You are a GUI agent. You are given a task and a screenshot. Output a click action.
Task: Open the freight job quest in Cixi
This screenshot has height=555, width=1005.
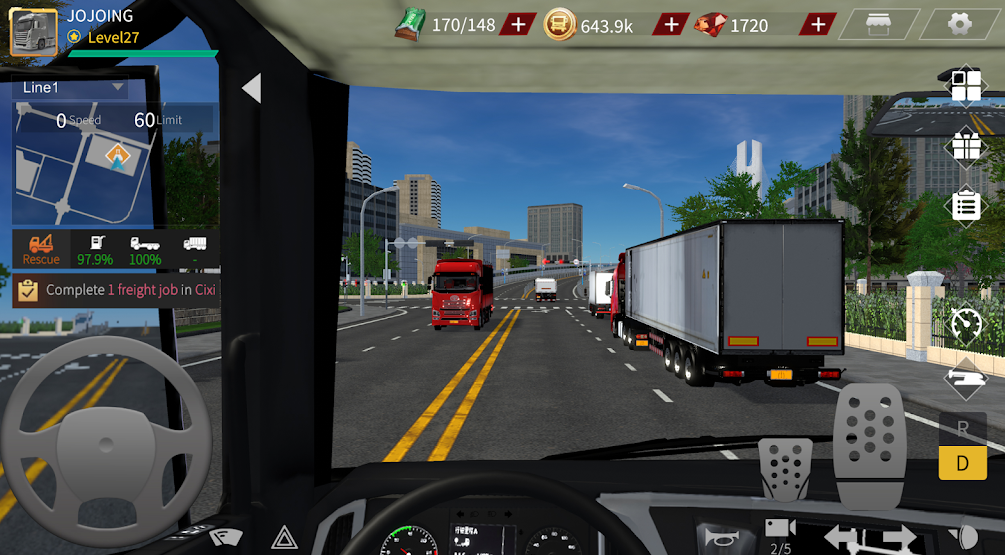point(116,290)
